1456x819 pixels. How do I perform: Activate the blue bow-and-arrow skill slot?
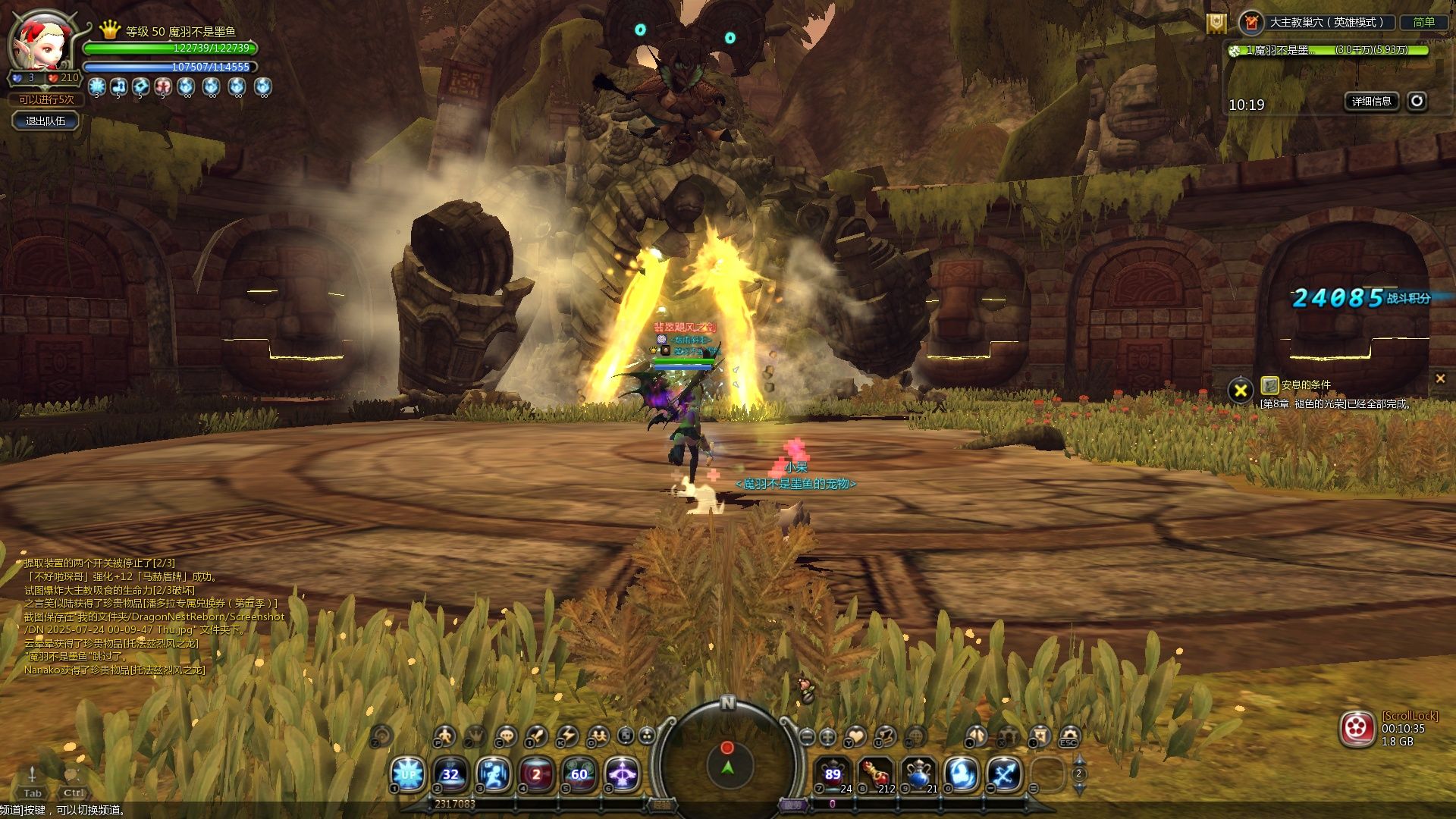click(1005, 774)
